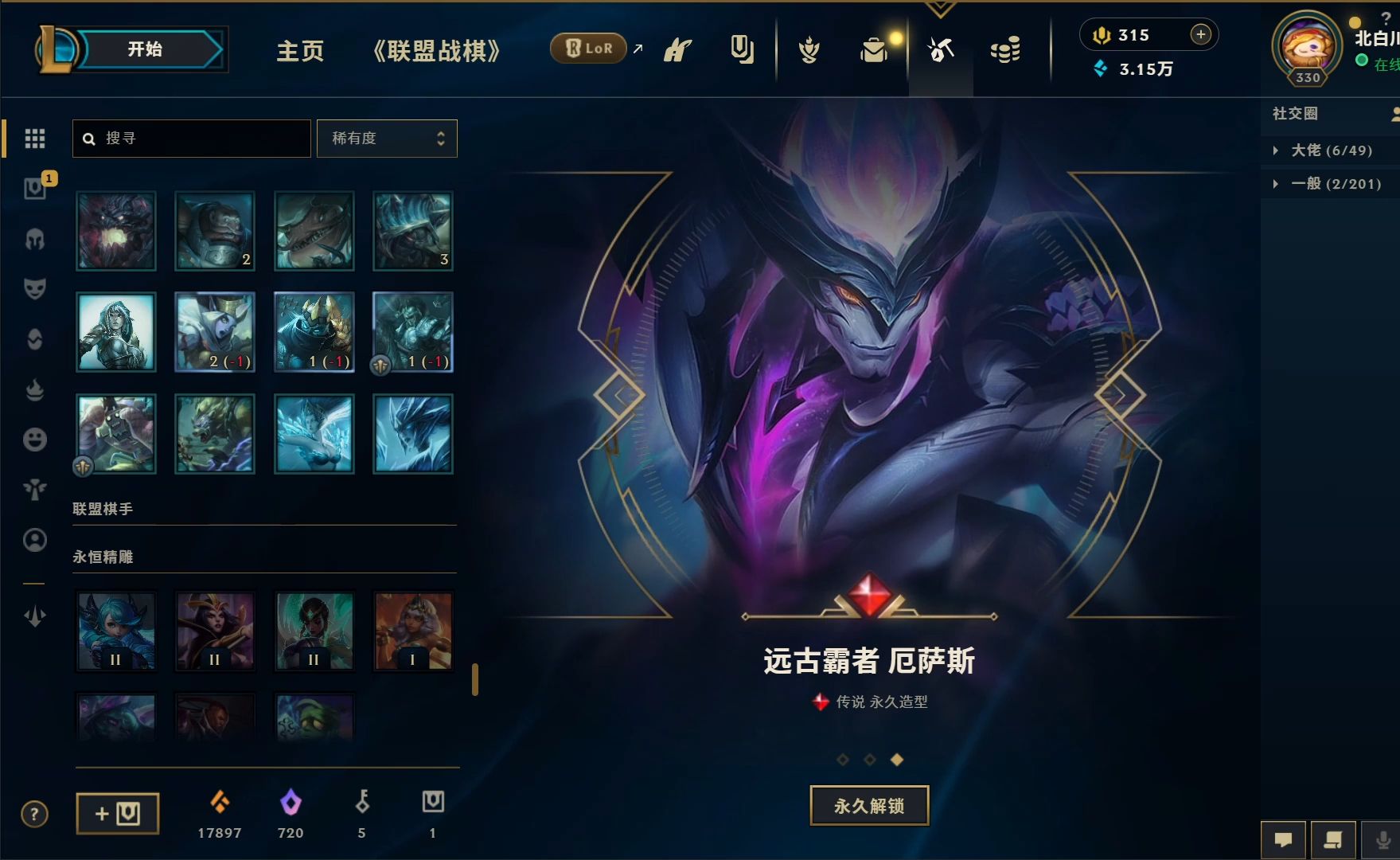
Task: Switch to the 主页 tab
Action: [x=299, y=50]
